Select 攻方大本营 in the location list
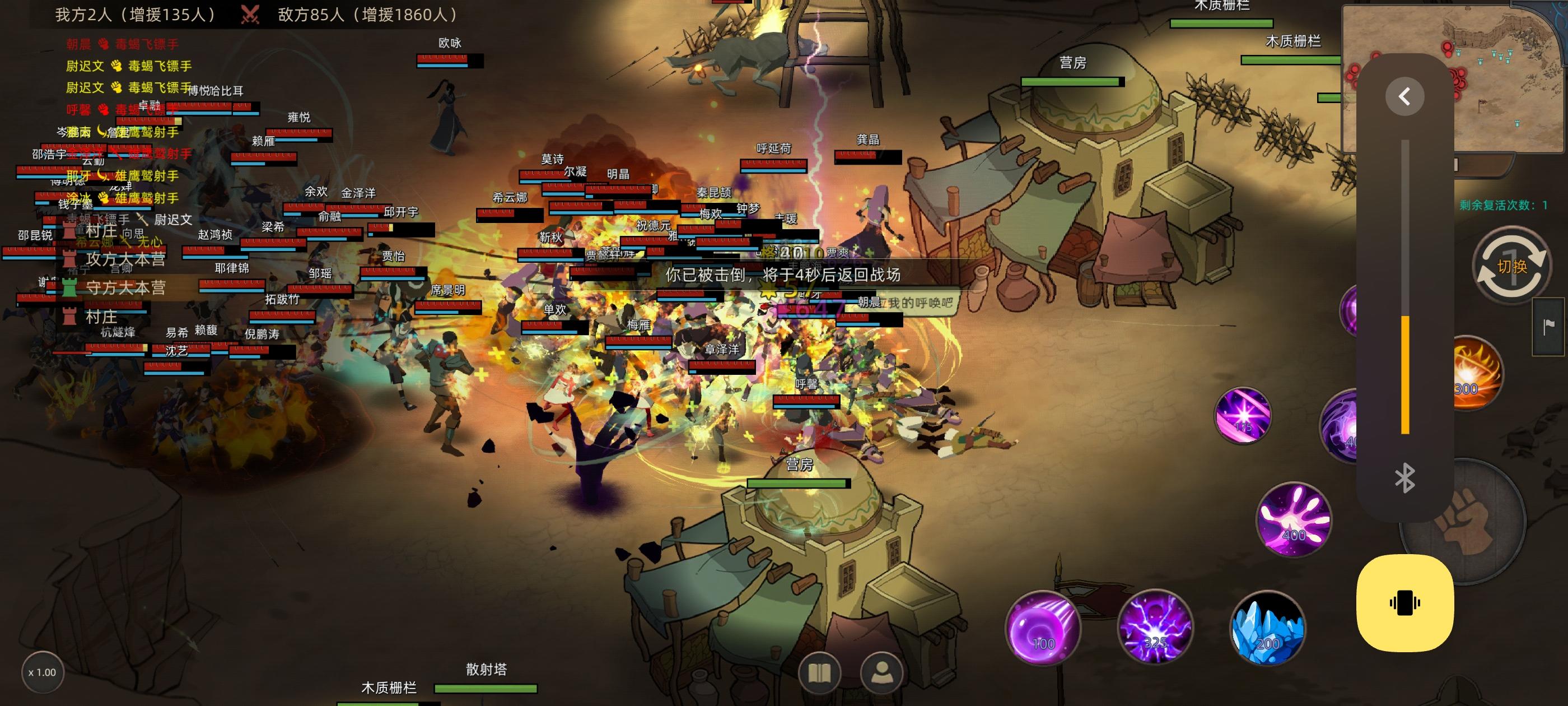The width and height of the screenshot is (1568, 706). [125, 259]
